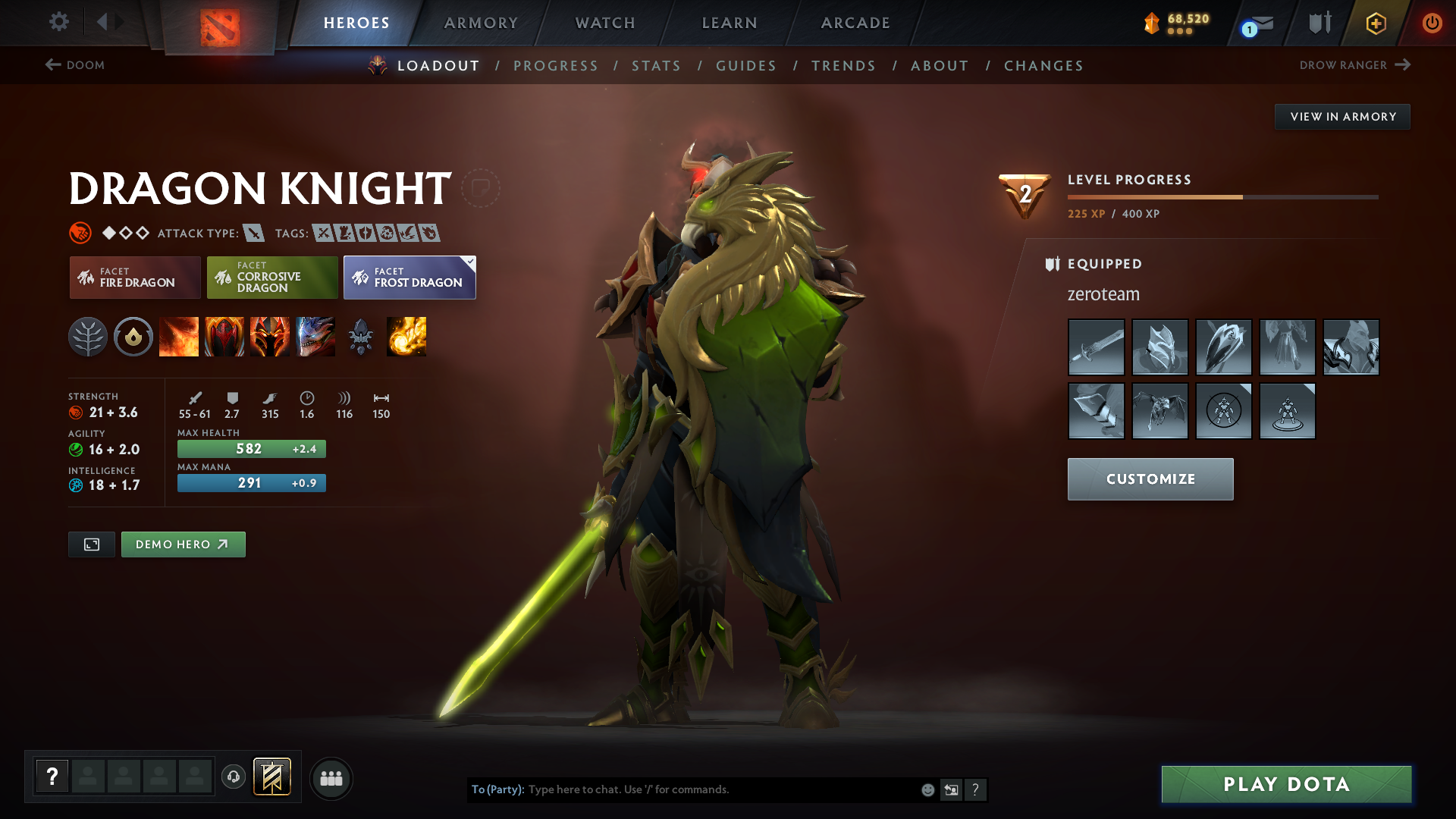Open the GUIDES section
The width and height of the screenshot is (1456, 819).
(746, 66)
